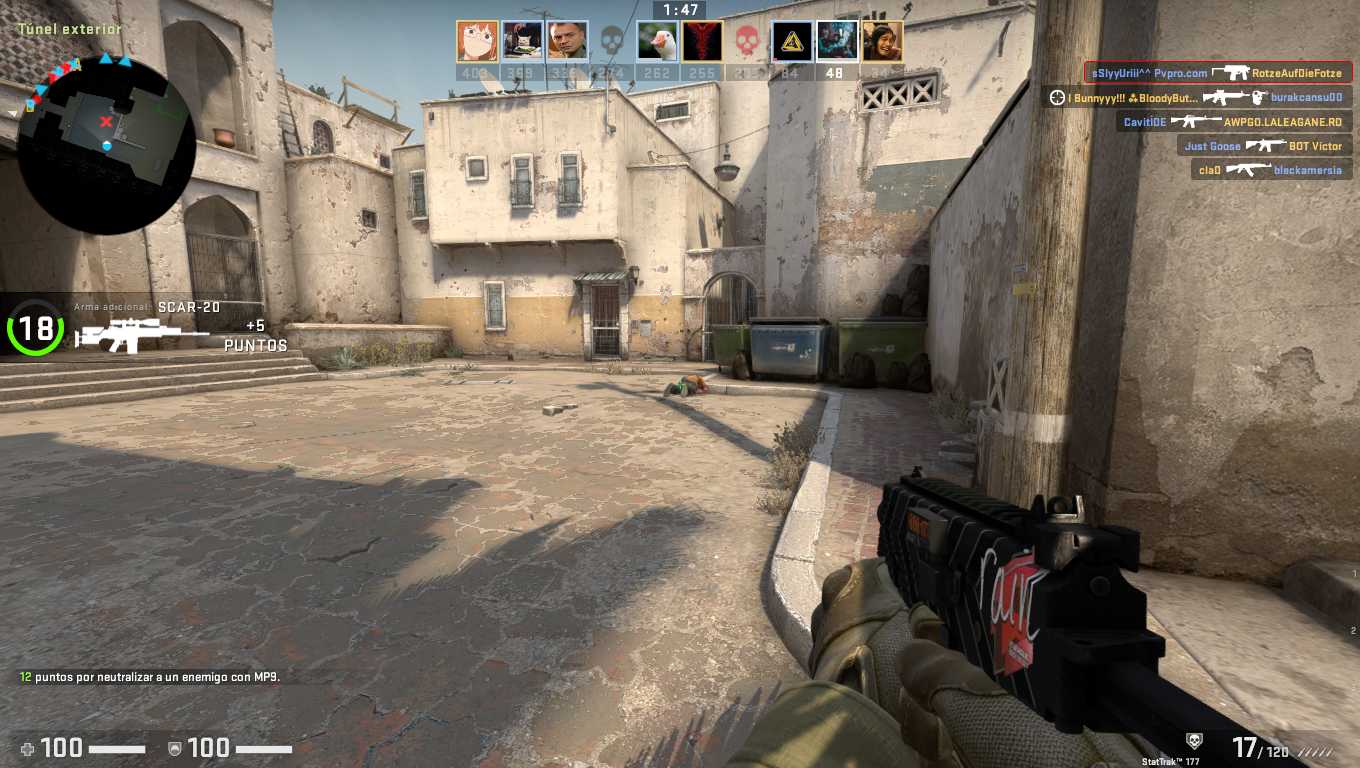This screenshot has height=768, width=1360.
Task: Click the laughing woman player avatar
Action: [882, 42]
